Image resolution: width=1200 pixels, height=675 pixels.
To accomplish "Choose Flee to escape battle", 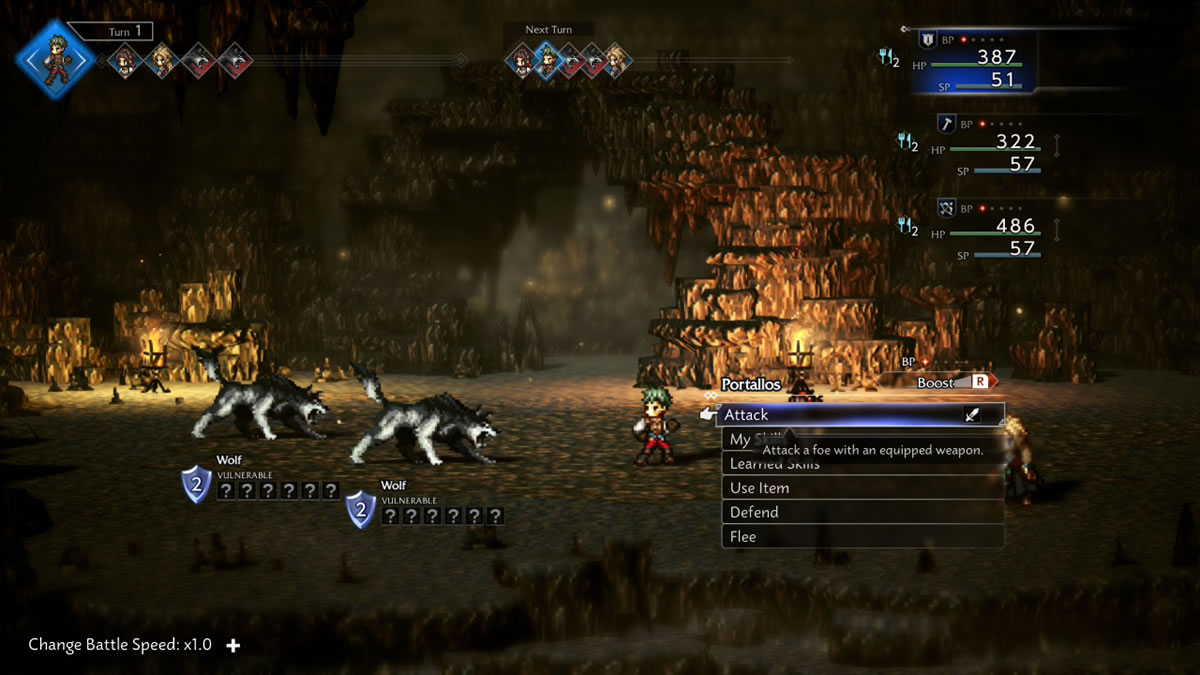I will [862, 537].
